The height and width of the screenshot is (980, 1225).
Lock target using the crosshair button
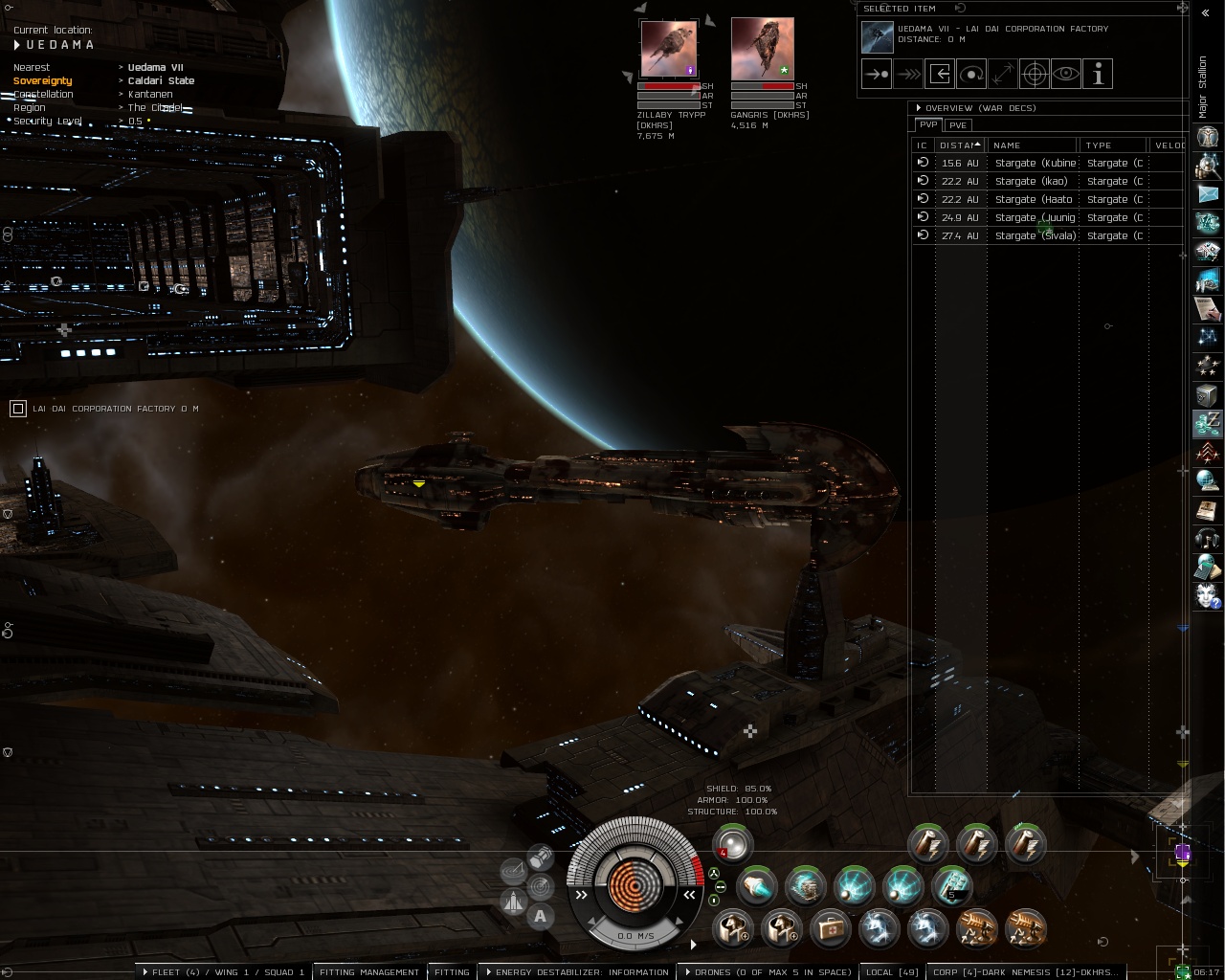click(x=1035, y=74)
